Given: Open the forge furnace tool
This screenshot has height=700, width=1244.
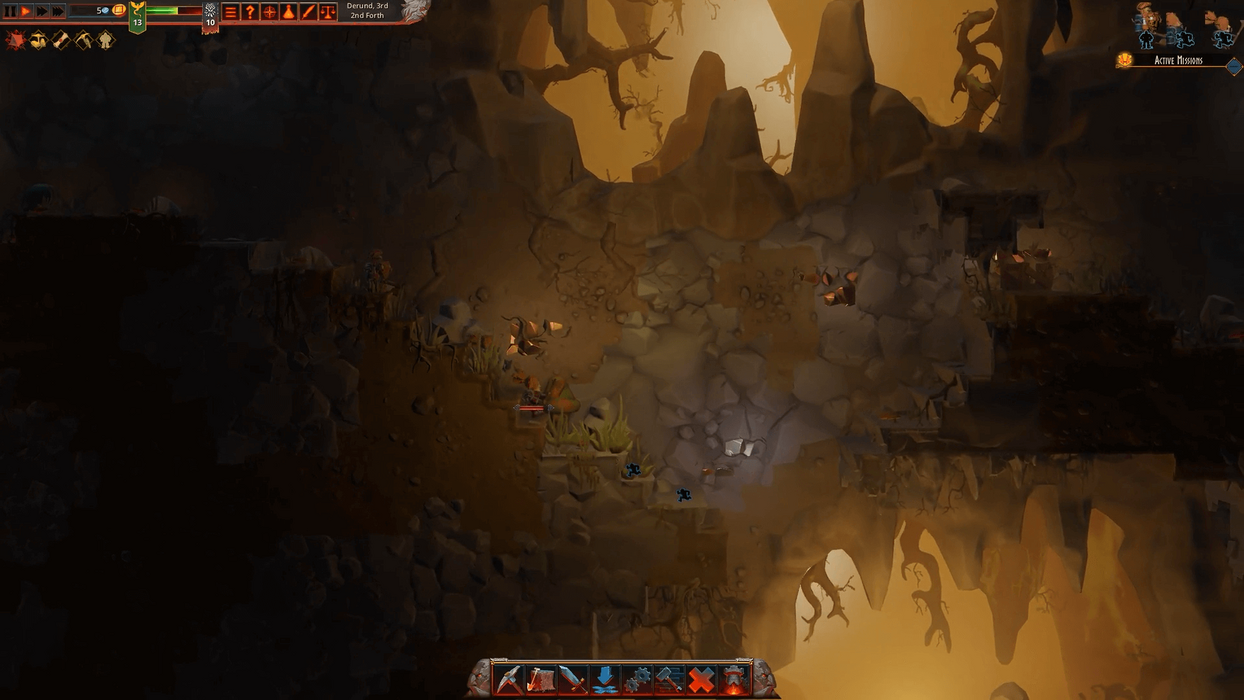Looking at the screenshot, I should (x=735, y=679).
